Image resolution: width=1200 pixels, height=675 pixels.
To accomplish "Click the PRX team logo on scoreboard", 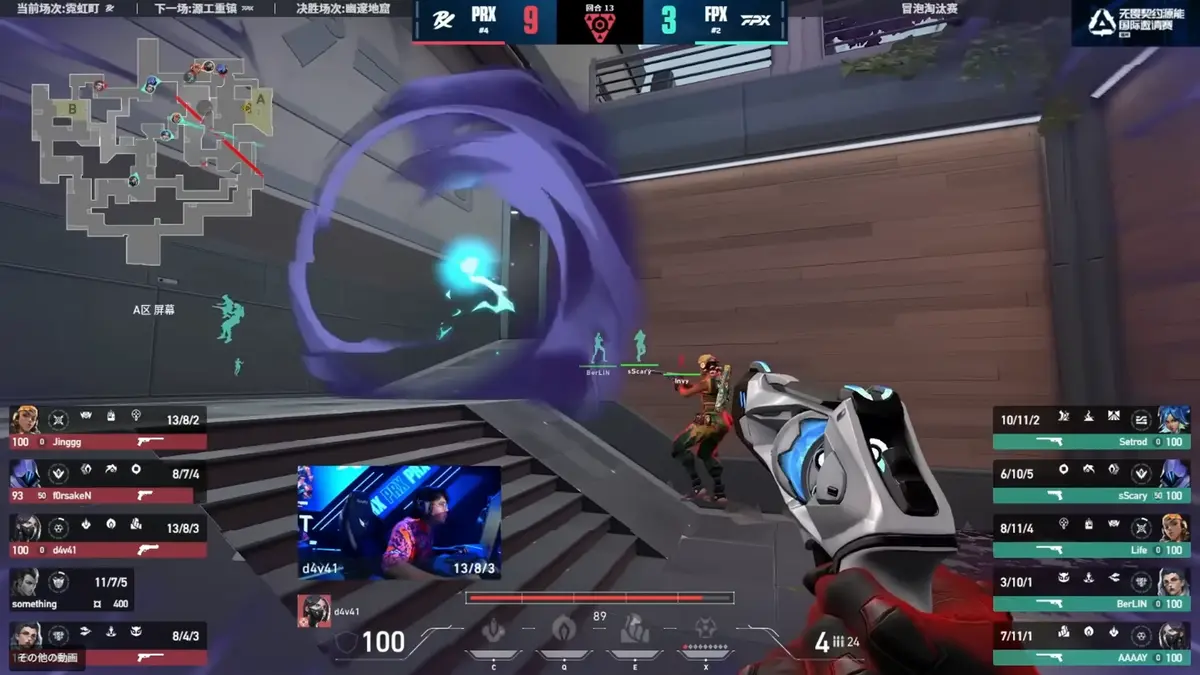I will pos(438,20).
